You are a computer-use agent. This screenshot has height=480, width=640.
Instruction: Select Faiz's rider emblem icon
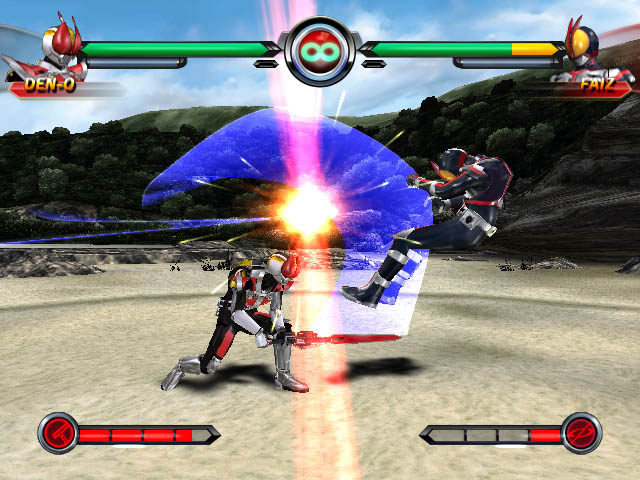(x=581, y=433)
